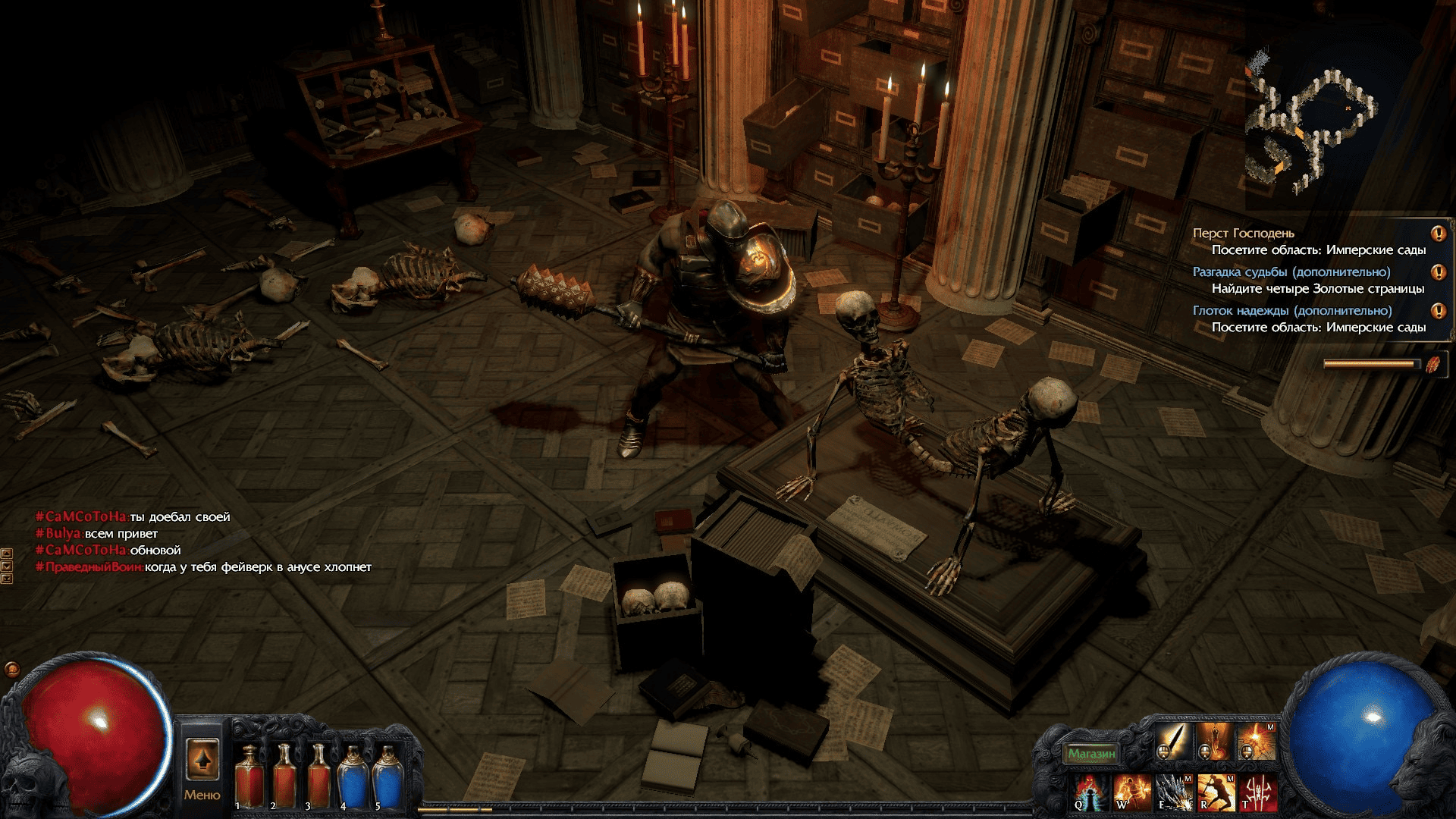The image size is (1456, 819).
Task: Open the Магазин shop
Action: click(1091, 753)
